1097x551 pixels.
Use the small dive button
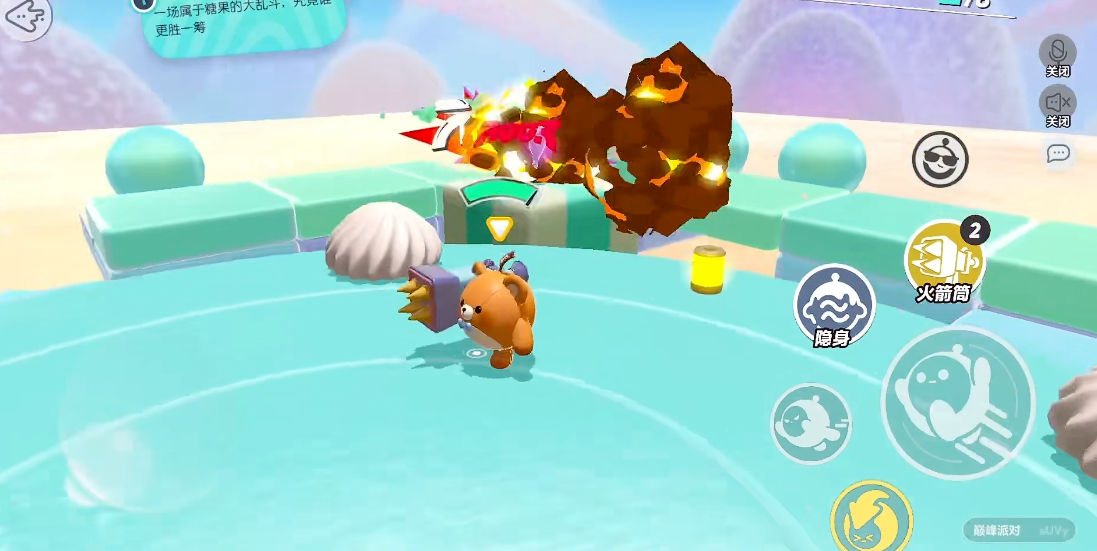[810, 423]
